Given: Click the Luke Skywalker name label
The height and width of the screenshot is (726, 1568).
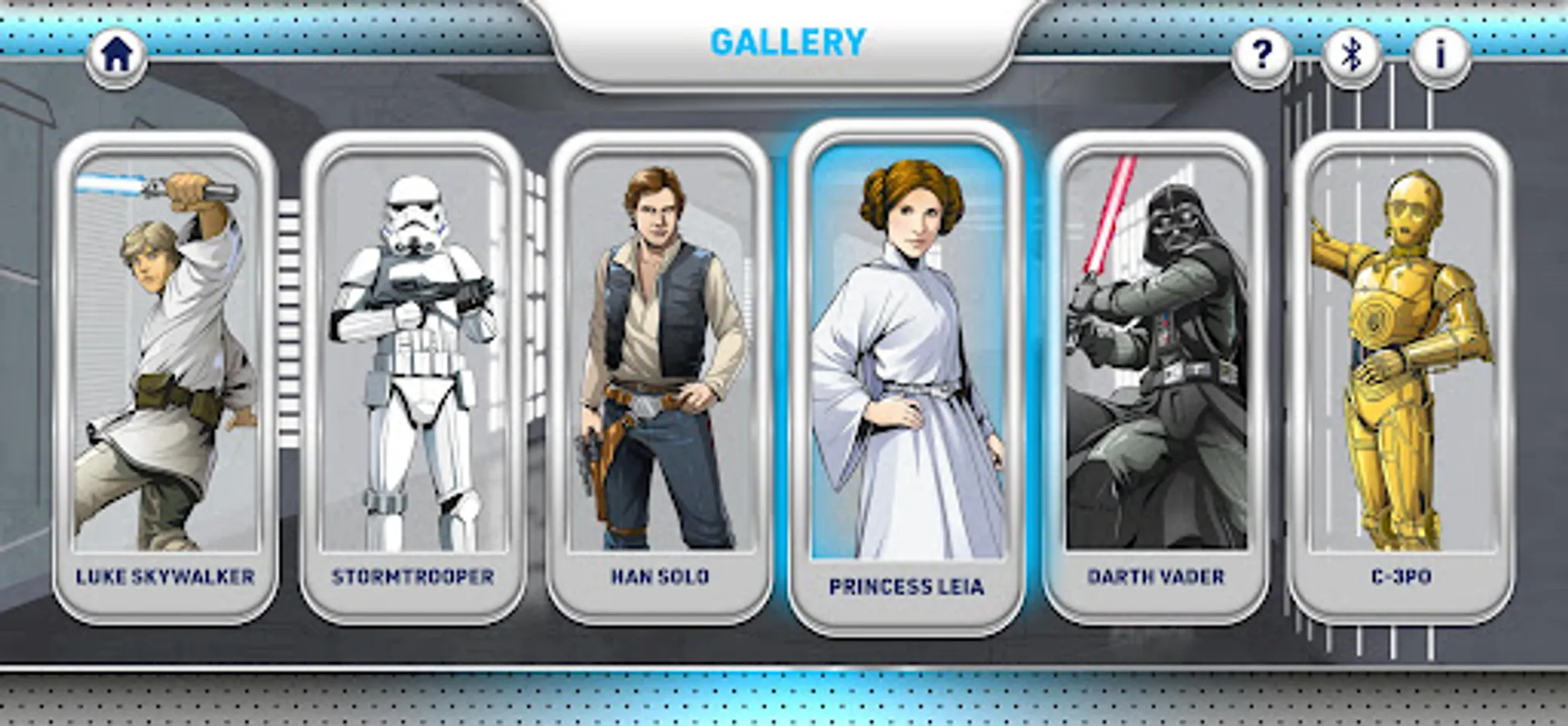Looking at the screenshot, I should tap(165, 577).
